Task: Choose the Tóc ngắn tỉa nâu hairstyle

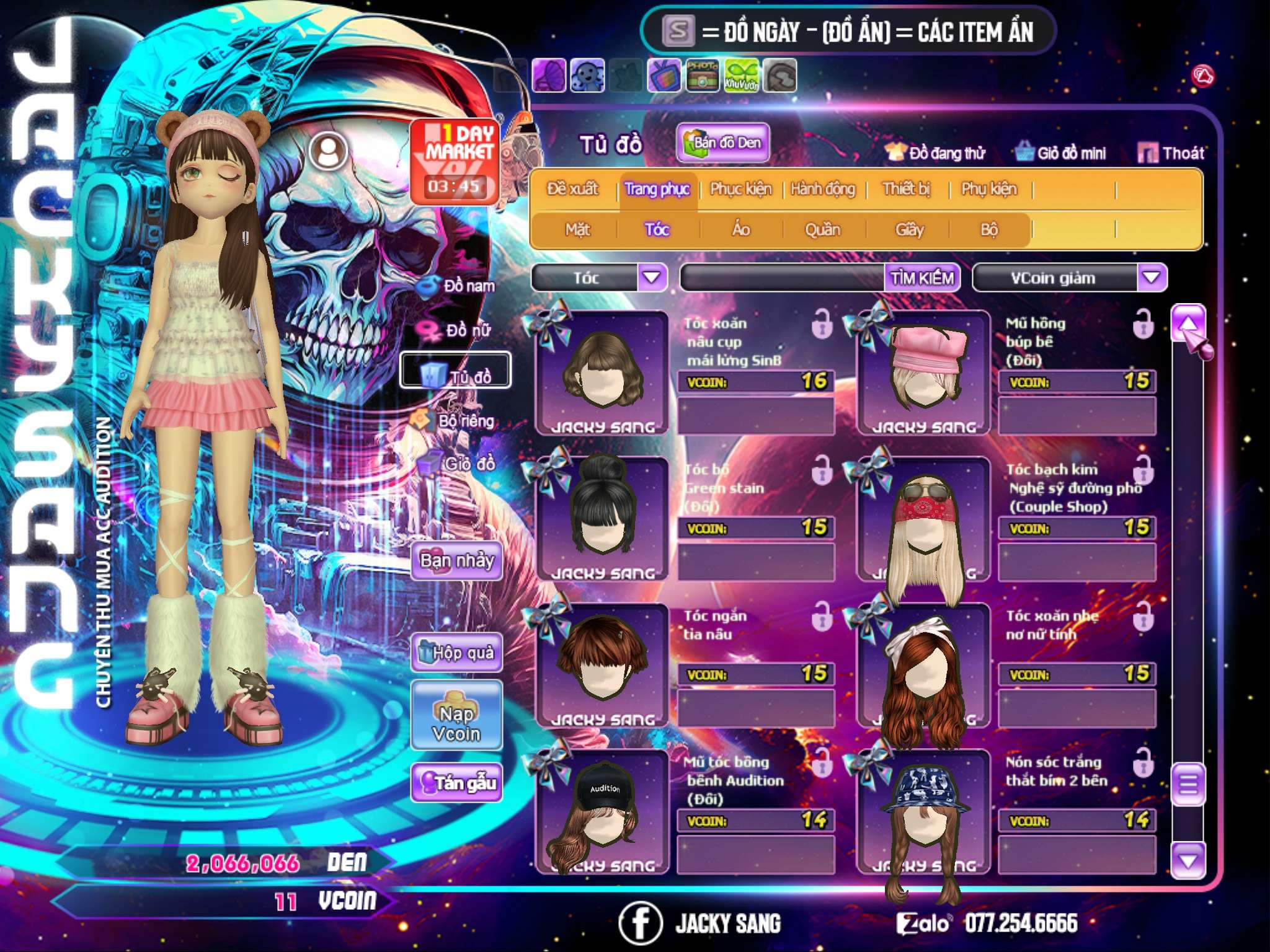Action: (602, 663)
